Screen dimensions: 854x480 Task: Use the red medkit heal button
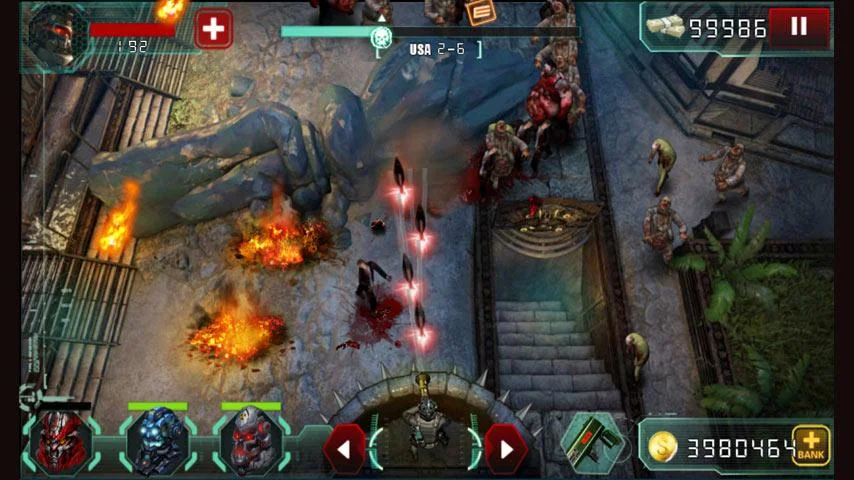[212, 29]
